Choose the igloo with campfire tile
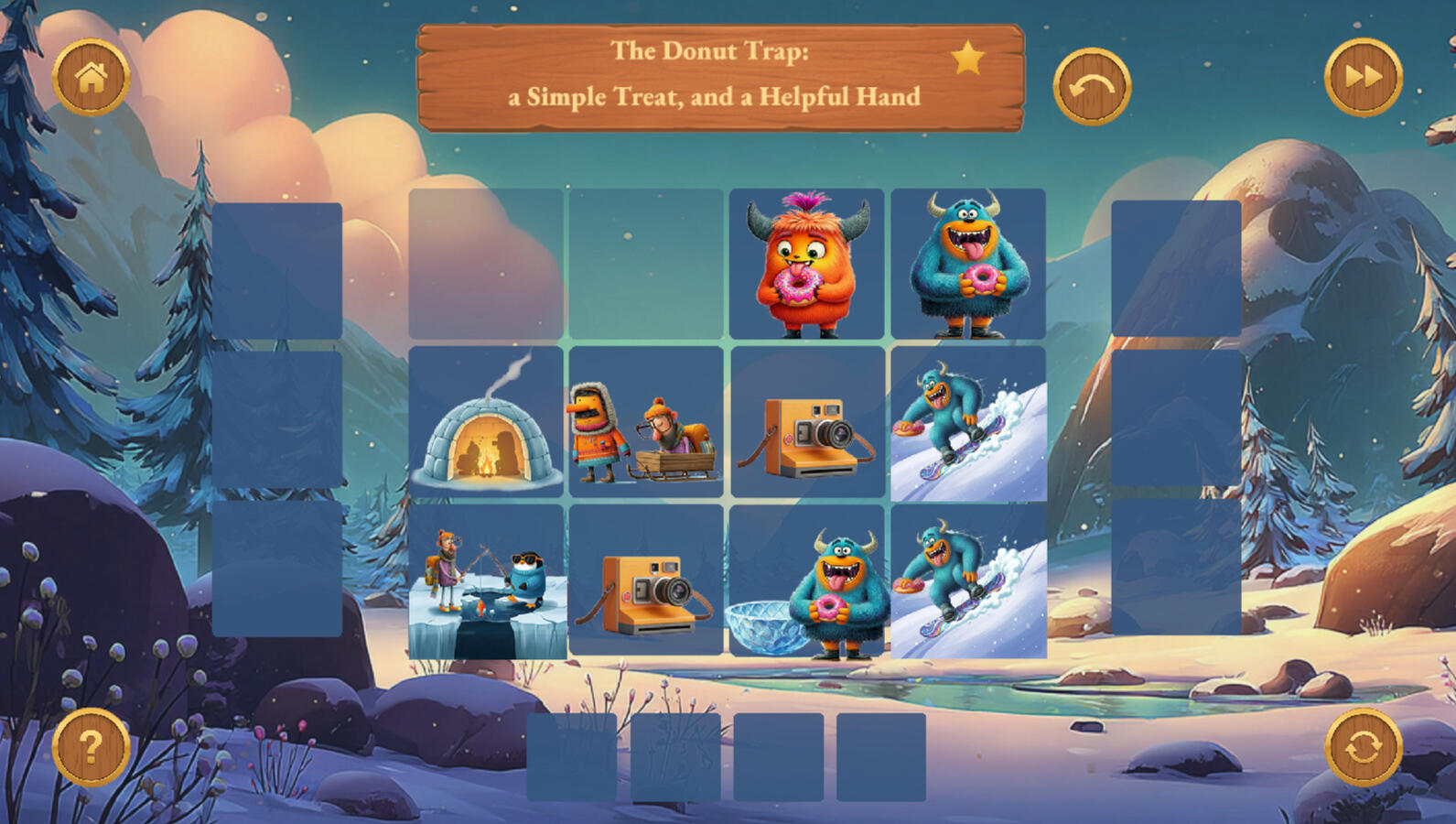The image size is (1456, 824). tap(486, 422)
